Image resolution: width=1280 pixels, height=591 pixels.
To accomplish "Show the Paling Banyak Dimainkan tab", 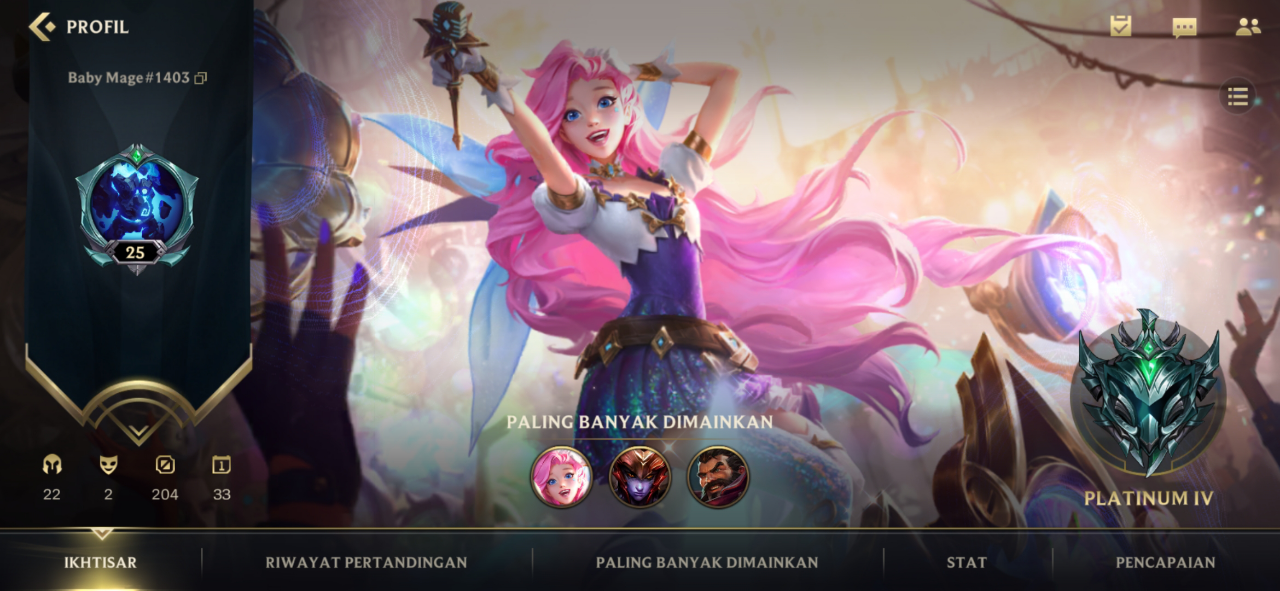I will point(707,562).
